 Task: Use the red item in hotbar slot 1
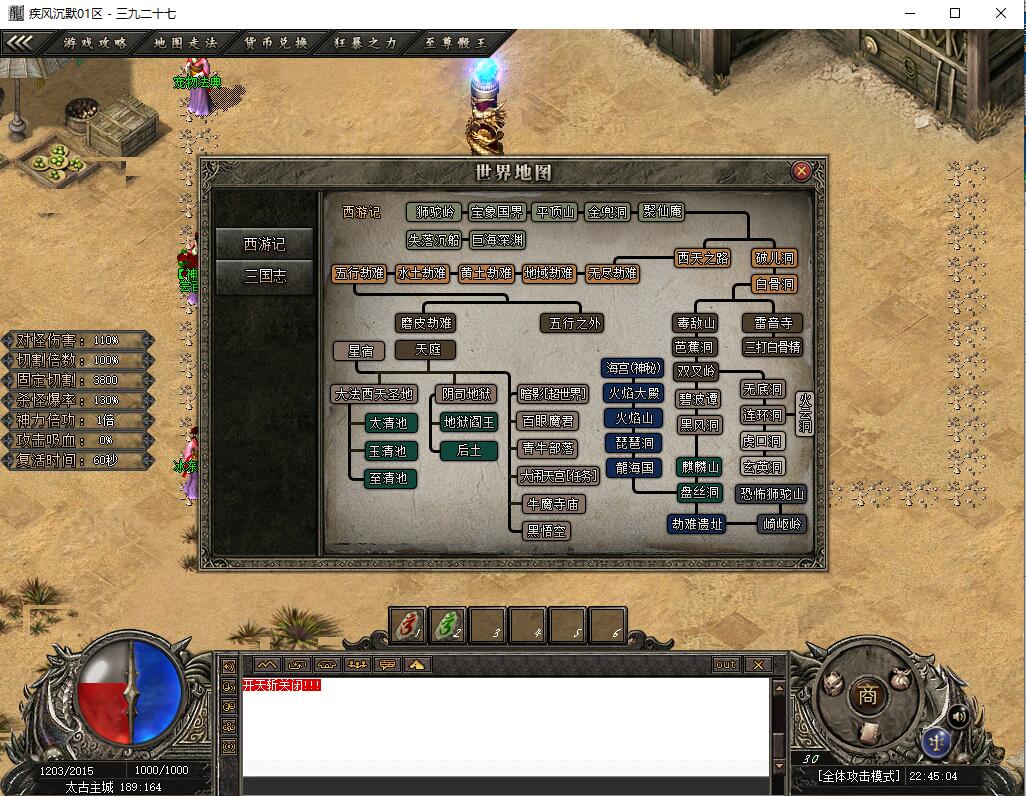pos(407,625)
